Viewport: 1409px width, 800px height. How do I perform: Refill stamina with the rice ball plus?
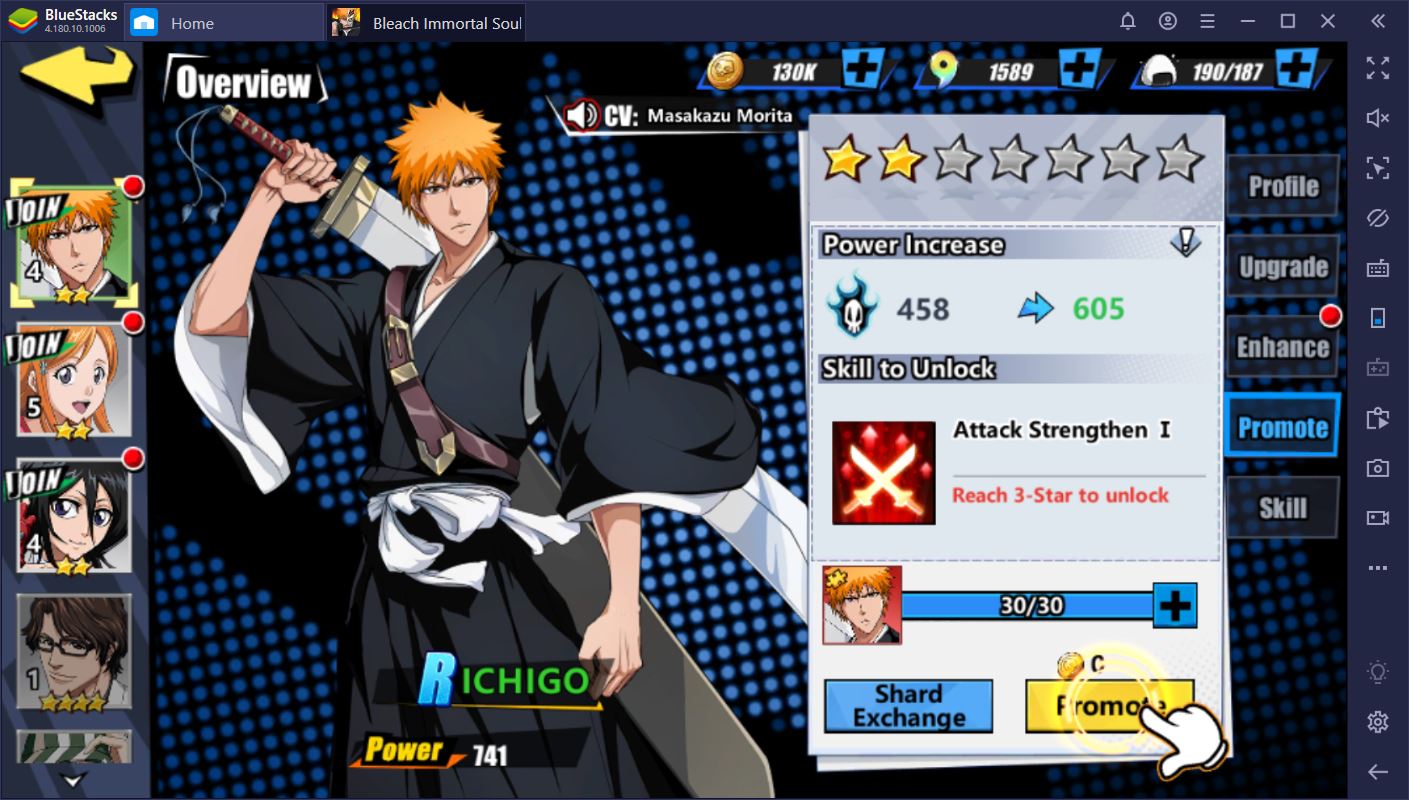pyautogui.click(x=1296, y=70)
